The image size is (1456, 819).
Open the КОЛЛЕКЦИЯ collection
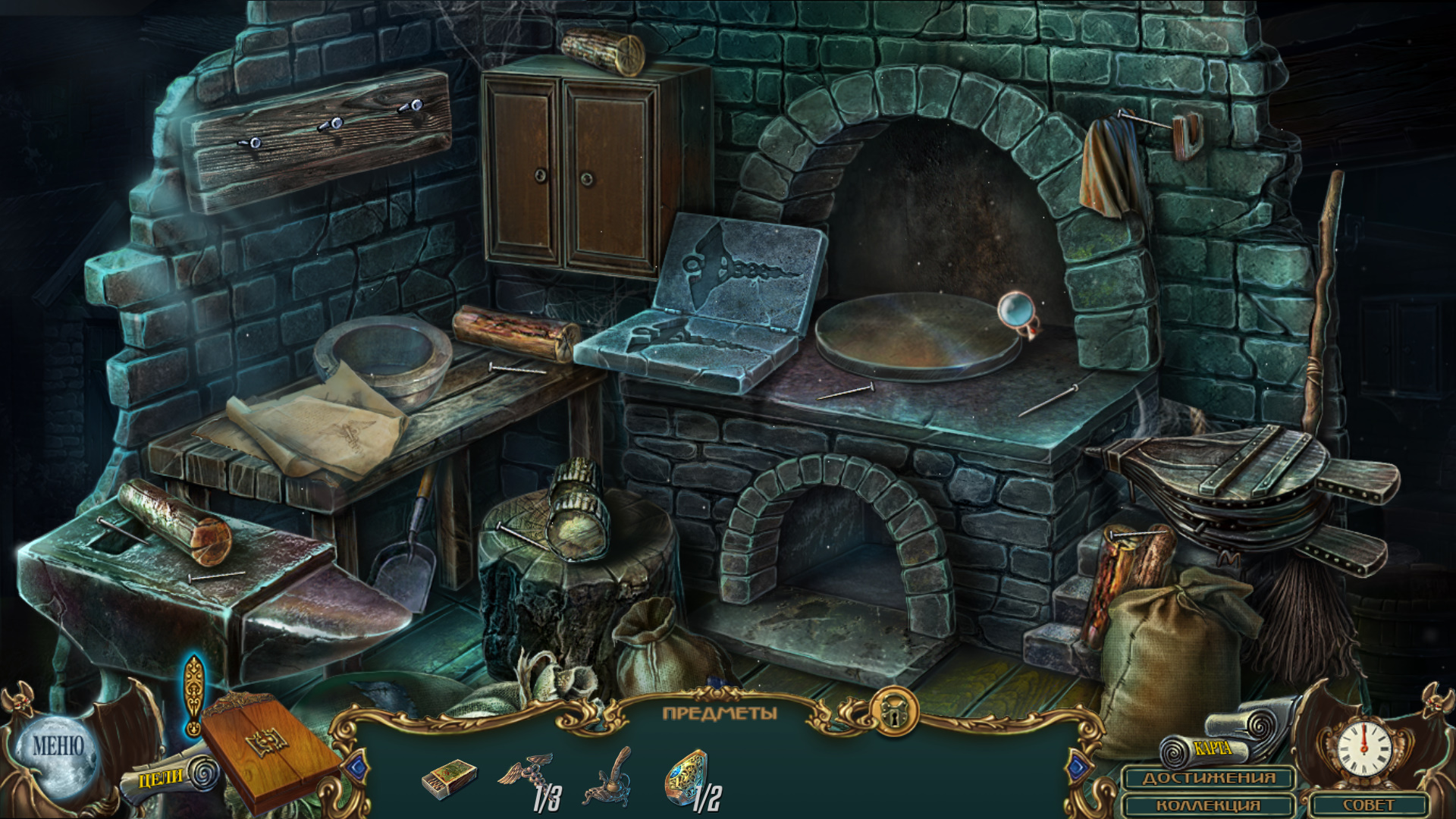point(1209,805)
